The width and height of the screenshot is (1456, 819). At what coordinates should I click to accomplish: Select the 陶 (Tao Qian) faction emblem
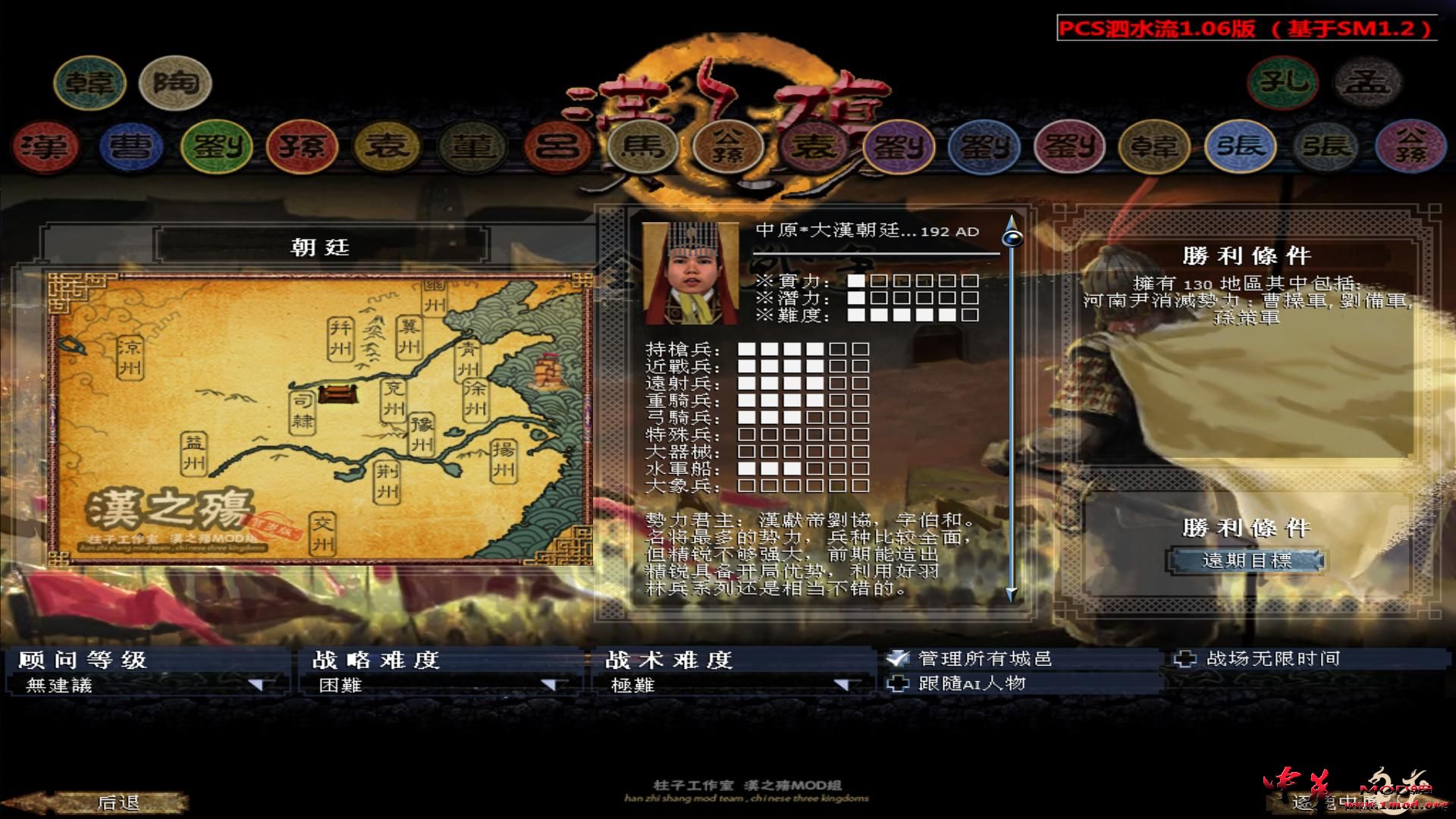[x=174, y=83]
